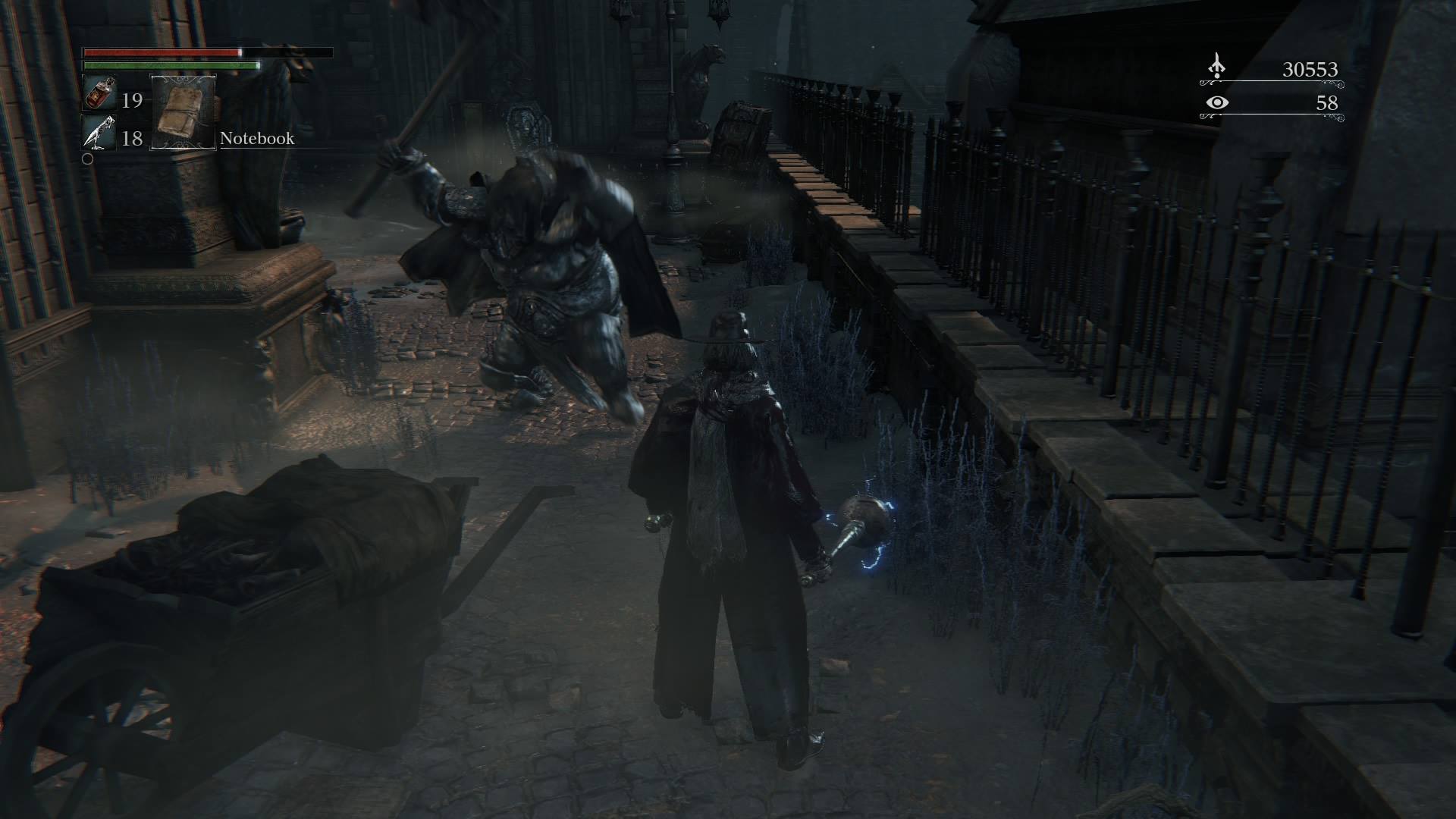Use the Notebook quick item slot

[184, 112]
